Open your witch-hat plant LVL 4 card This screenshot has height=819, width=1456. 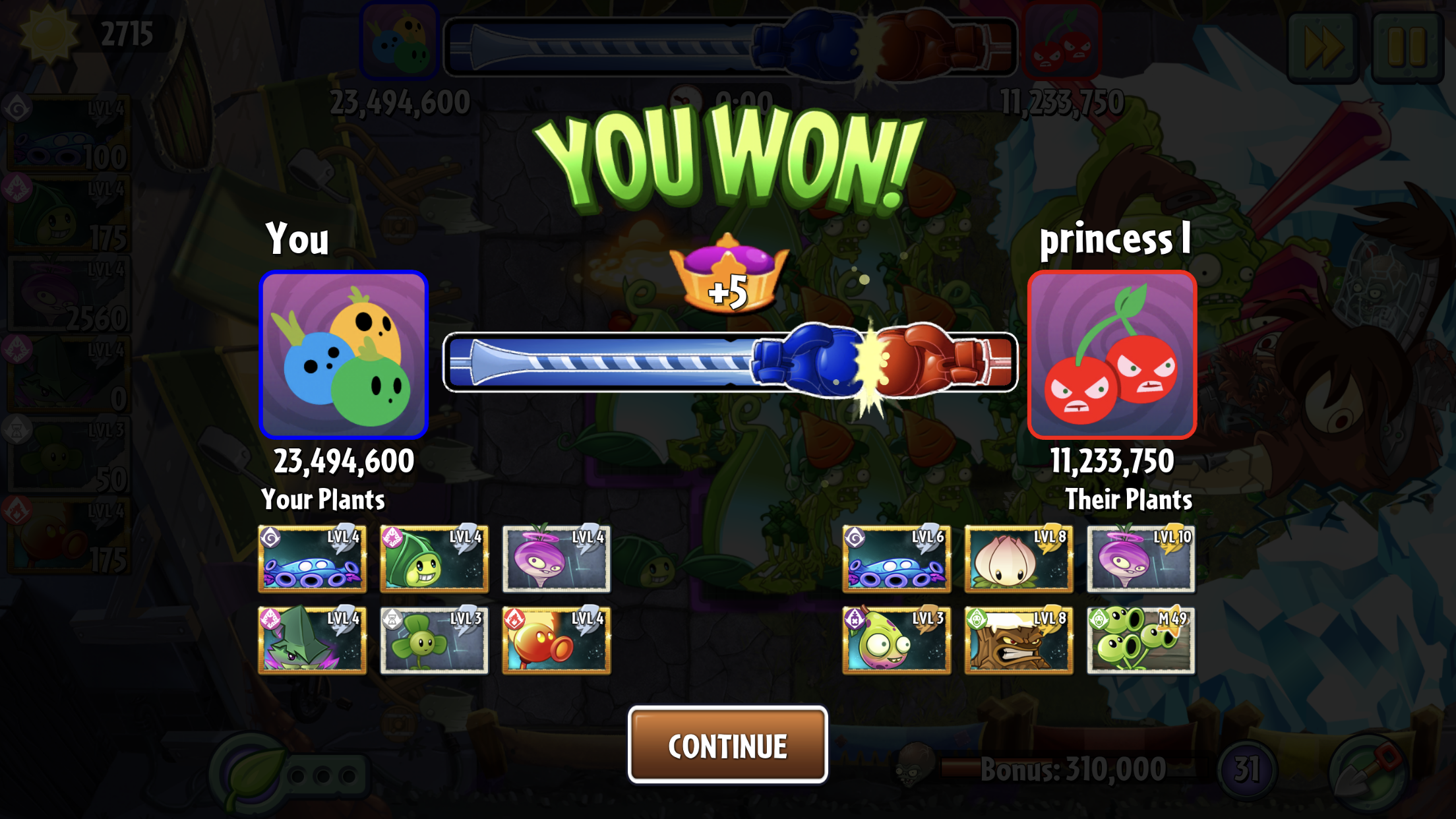(x=312, y=640)
